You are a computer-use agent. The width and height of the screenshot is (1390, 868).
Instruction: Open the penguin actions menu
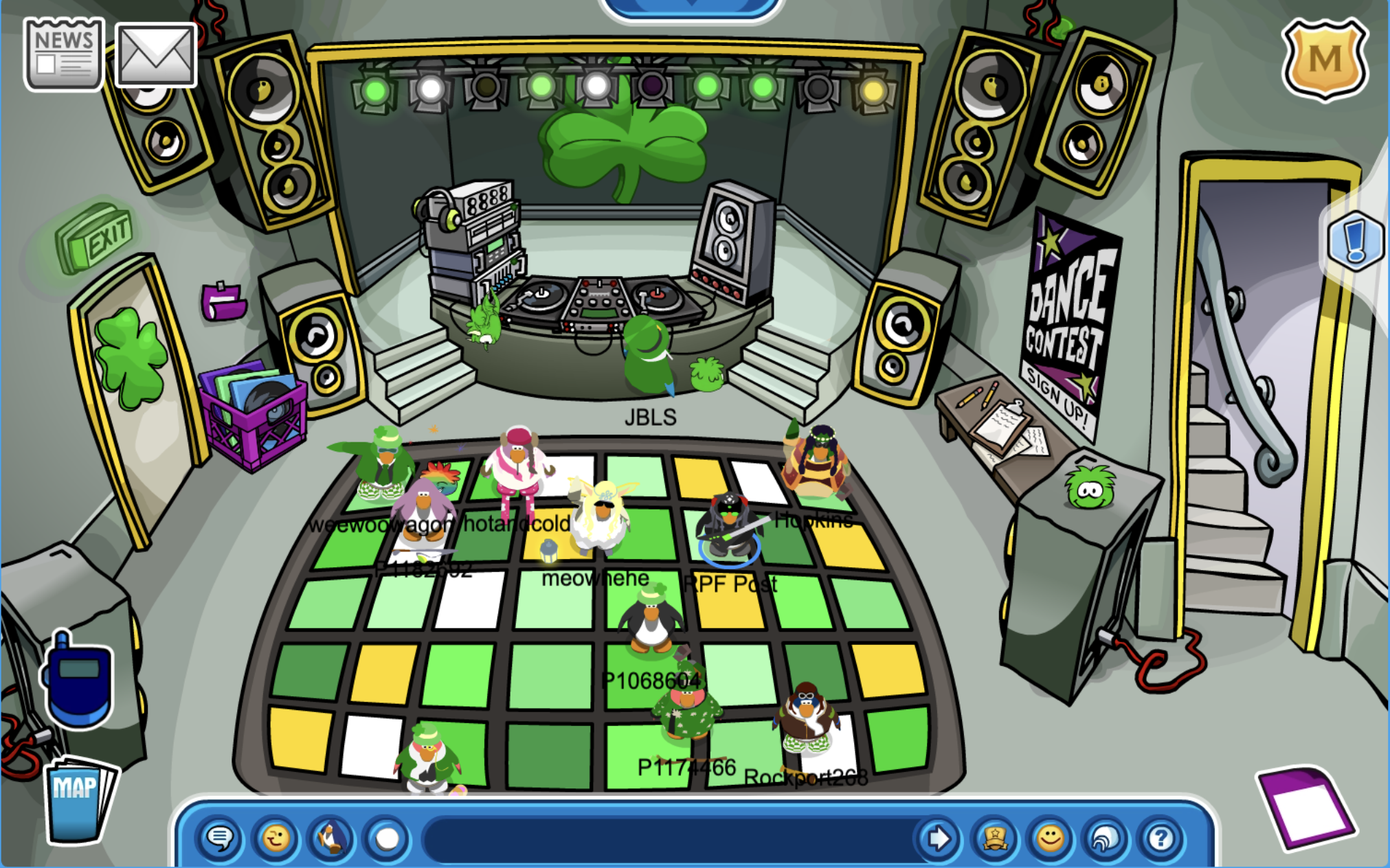pos(330,838)
